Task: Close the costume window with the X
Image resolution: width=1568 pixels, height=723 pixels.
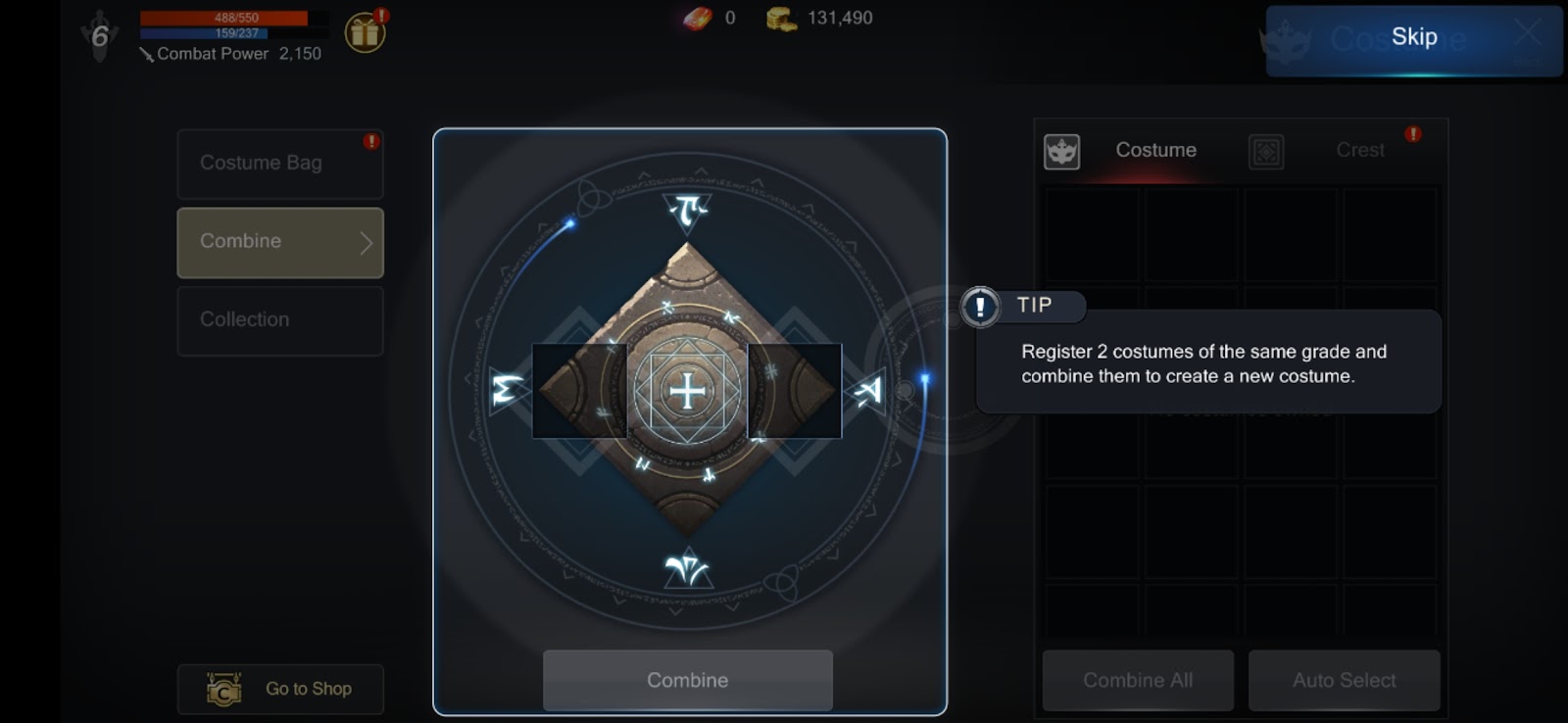Action: pos(1527,32)
